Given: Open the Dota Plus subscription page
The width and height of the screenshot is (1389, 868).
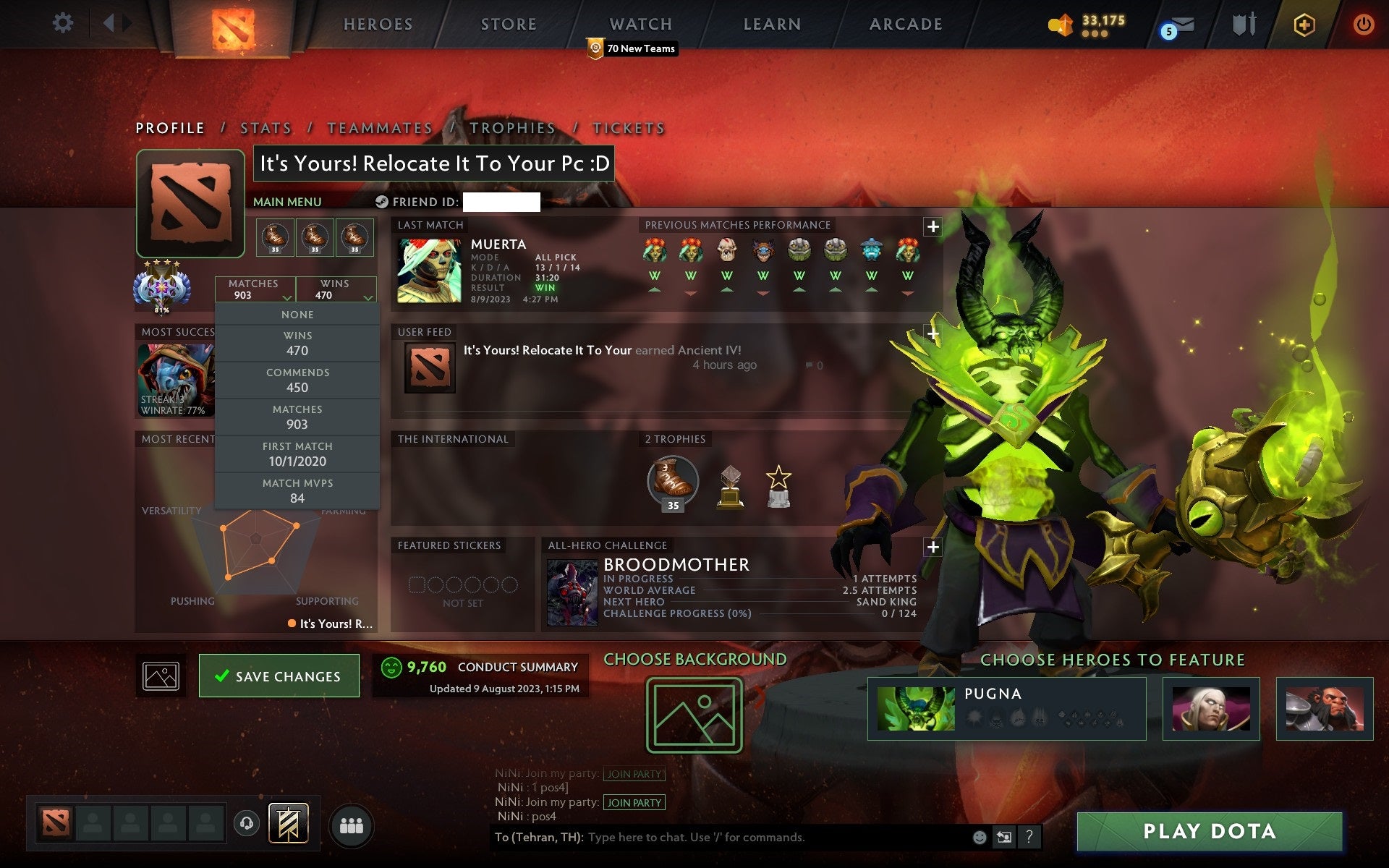Looking at the screenshot, I should [1302, 23].
